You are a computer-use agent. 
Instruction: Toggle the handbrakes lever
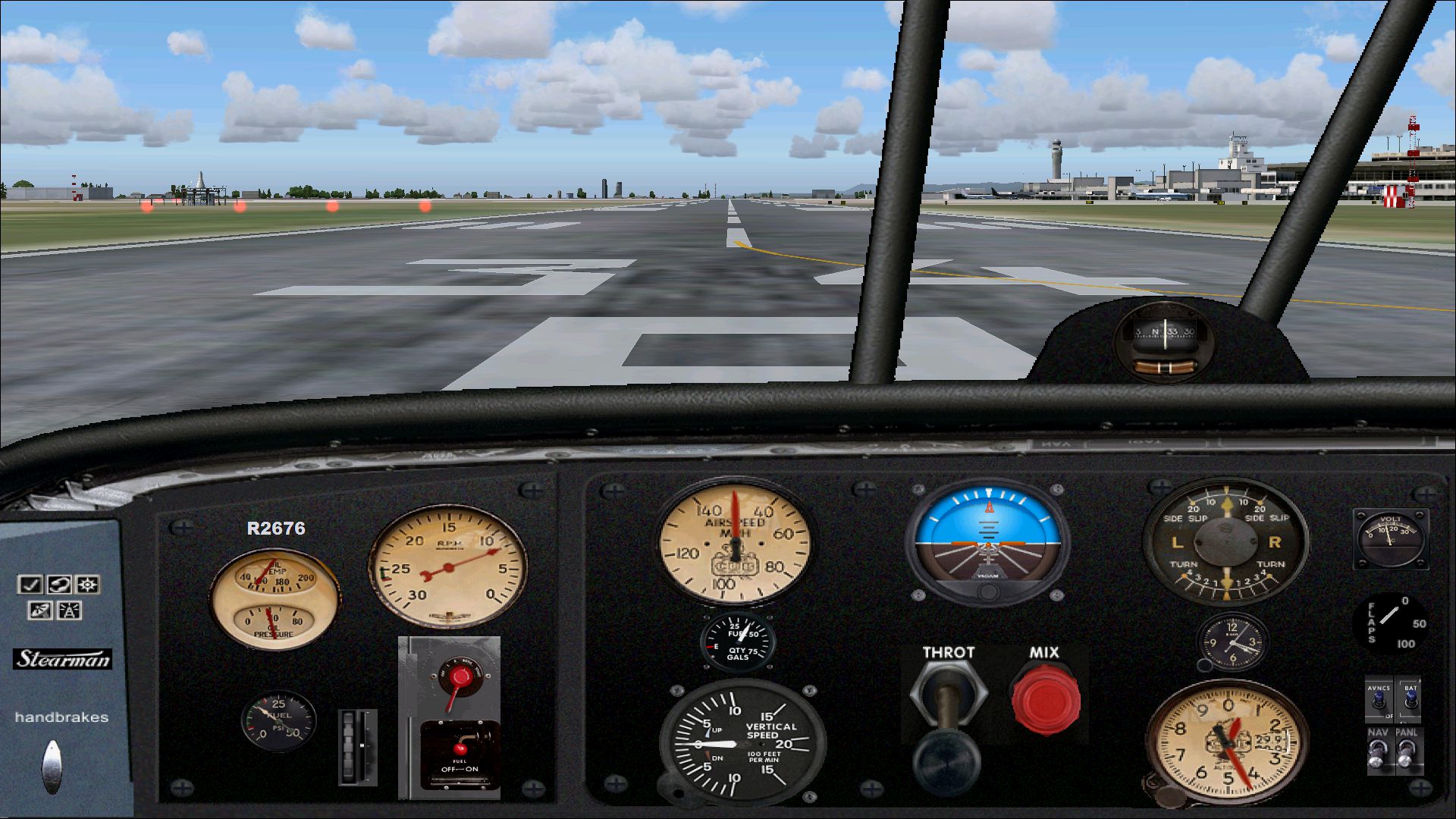(52, 766)
